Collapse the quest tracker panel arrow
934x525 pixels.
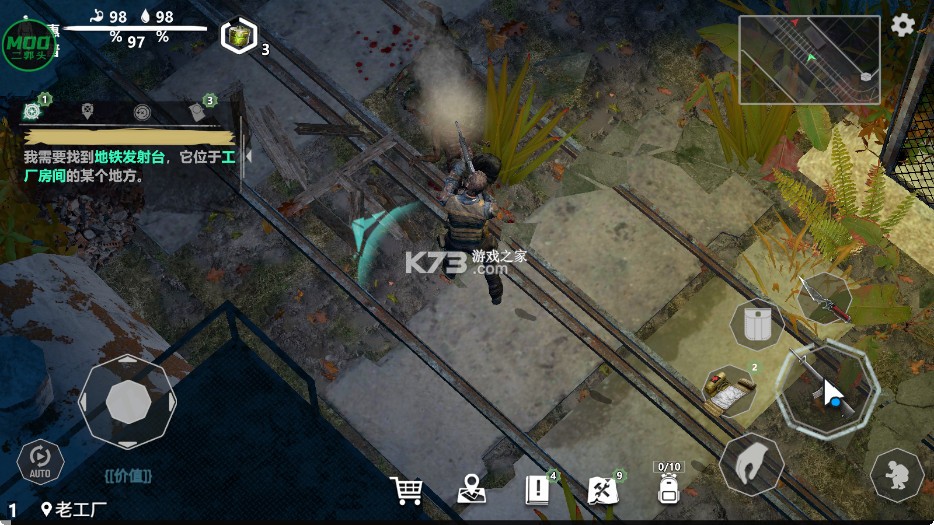point(248,157)
